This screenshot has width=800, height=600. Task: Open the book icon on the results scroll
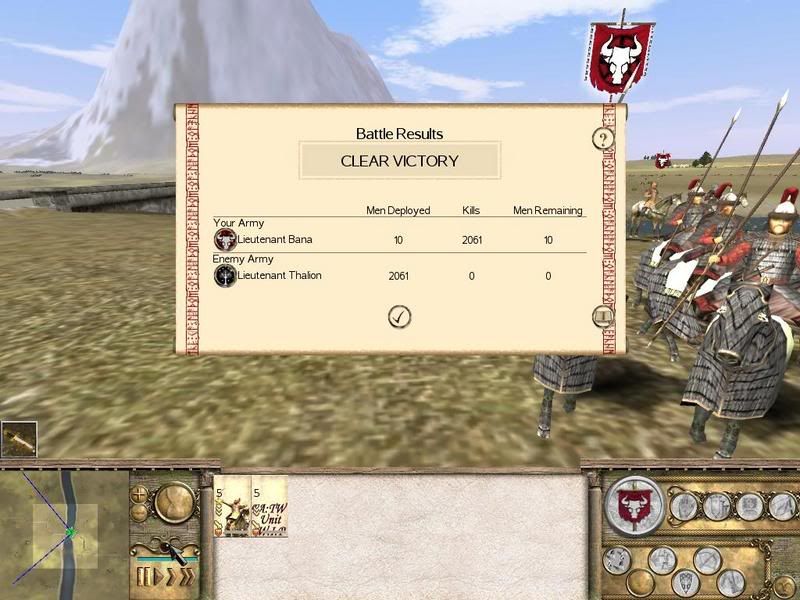click(x=602, y=317)
